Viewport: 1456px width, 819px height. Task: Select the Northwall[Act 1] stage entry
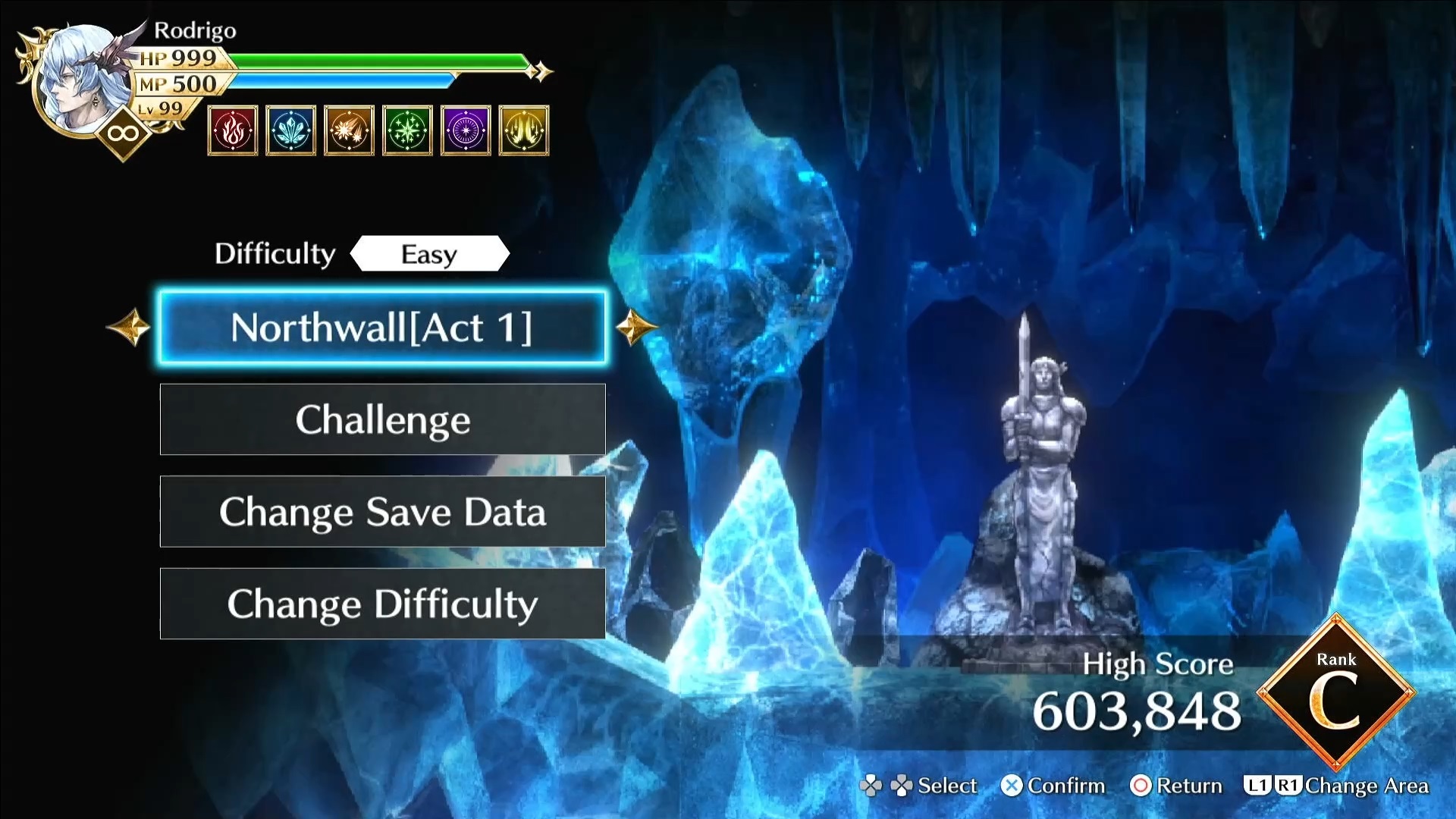(382, 328)
